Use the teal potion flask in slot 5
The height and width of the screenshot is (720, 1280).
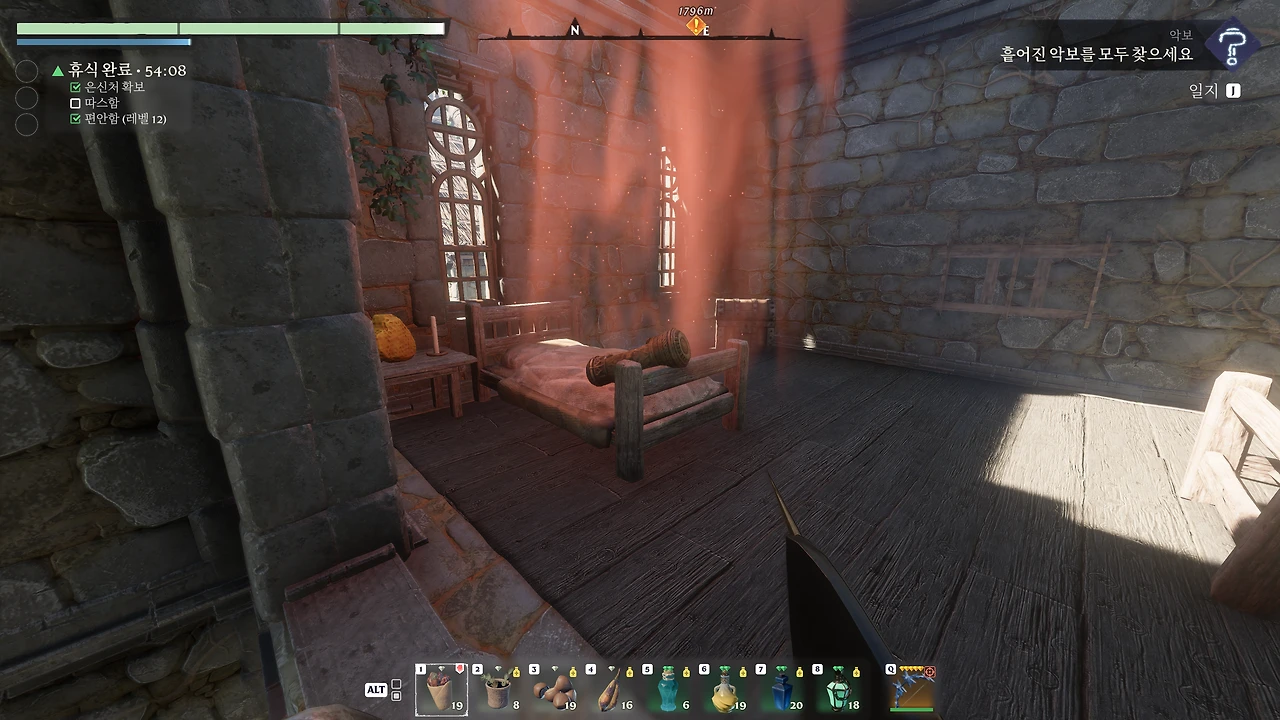click(667, 691)
